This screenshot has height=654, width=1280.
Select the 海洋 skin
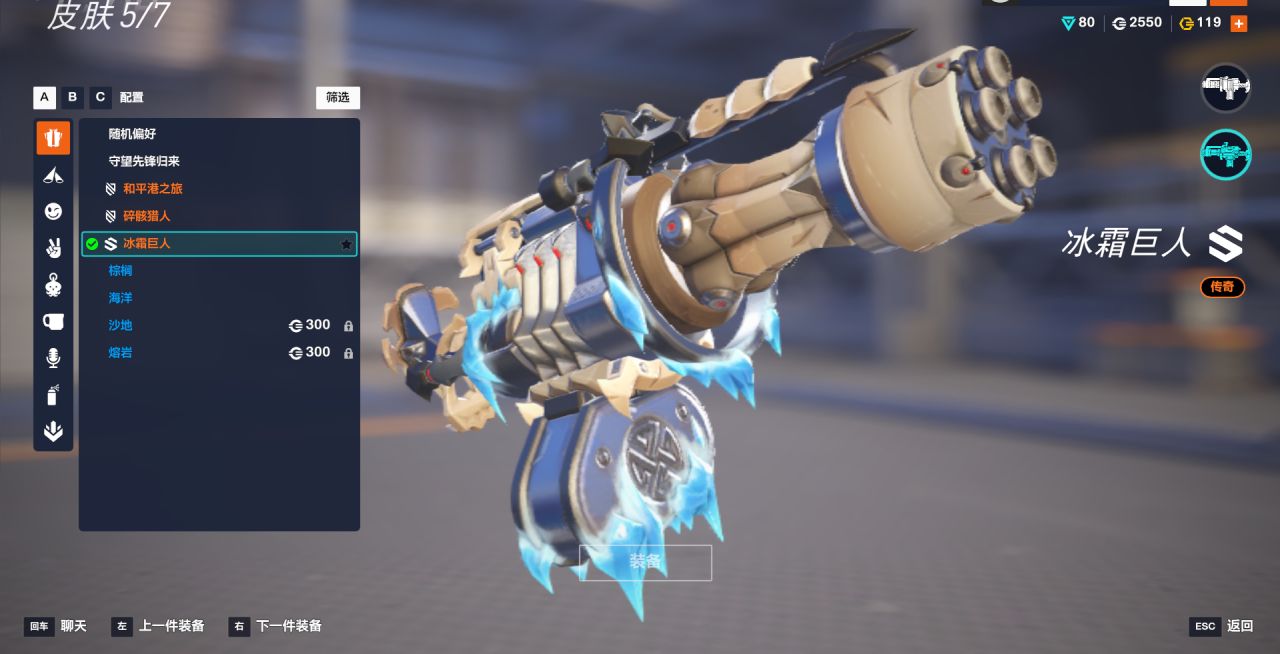click(x=120, y=298)
